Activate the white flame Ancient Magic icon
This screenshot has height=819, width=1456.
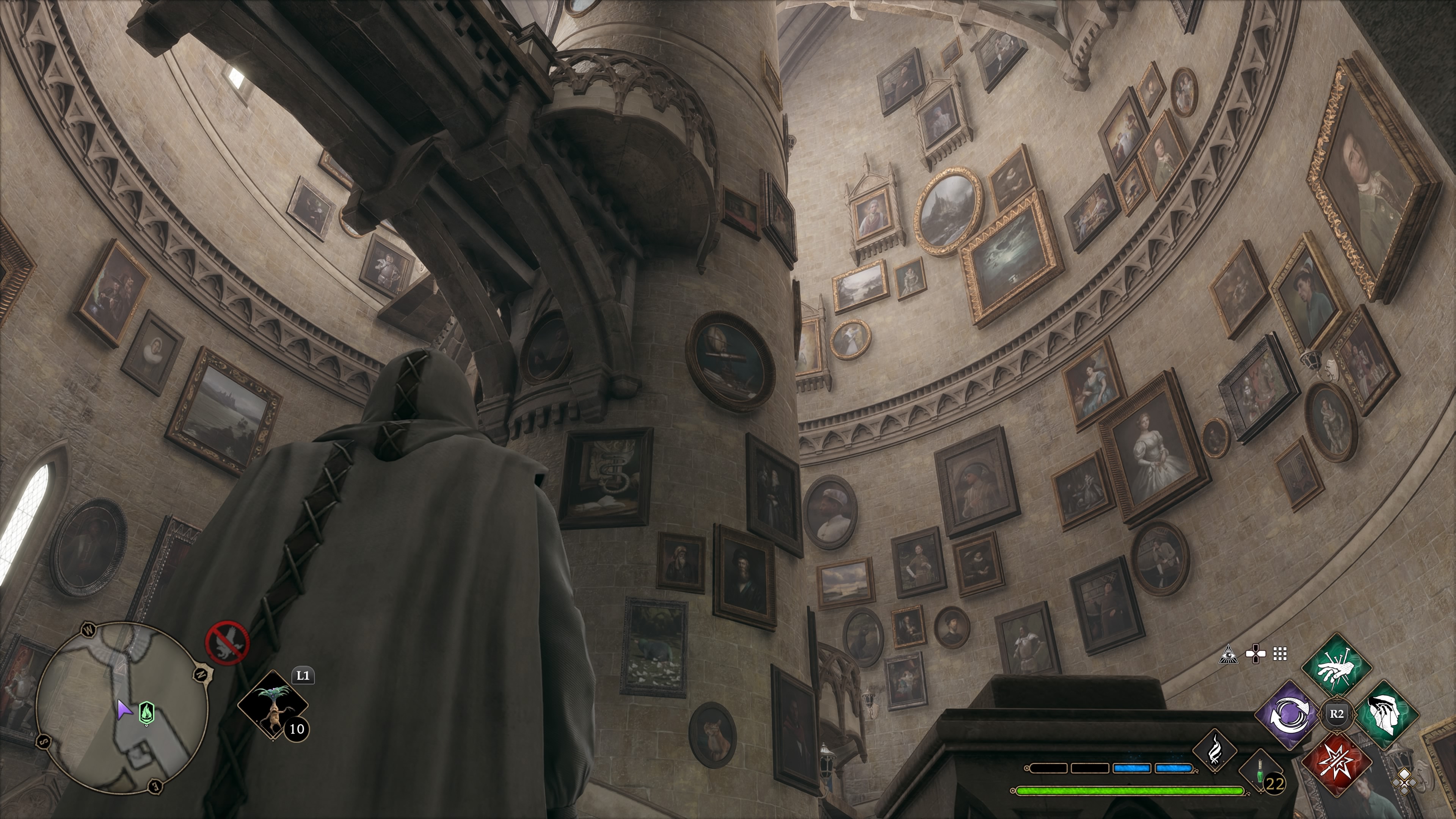[1214, 751]
